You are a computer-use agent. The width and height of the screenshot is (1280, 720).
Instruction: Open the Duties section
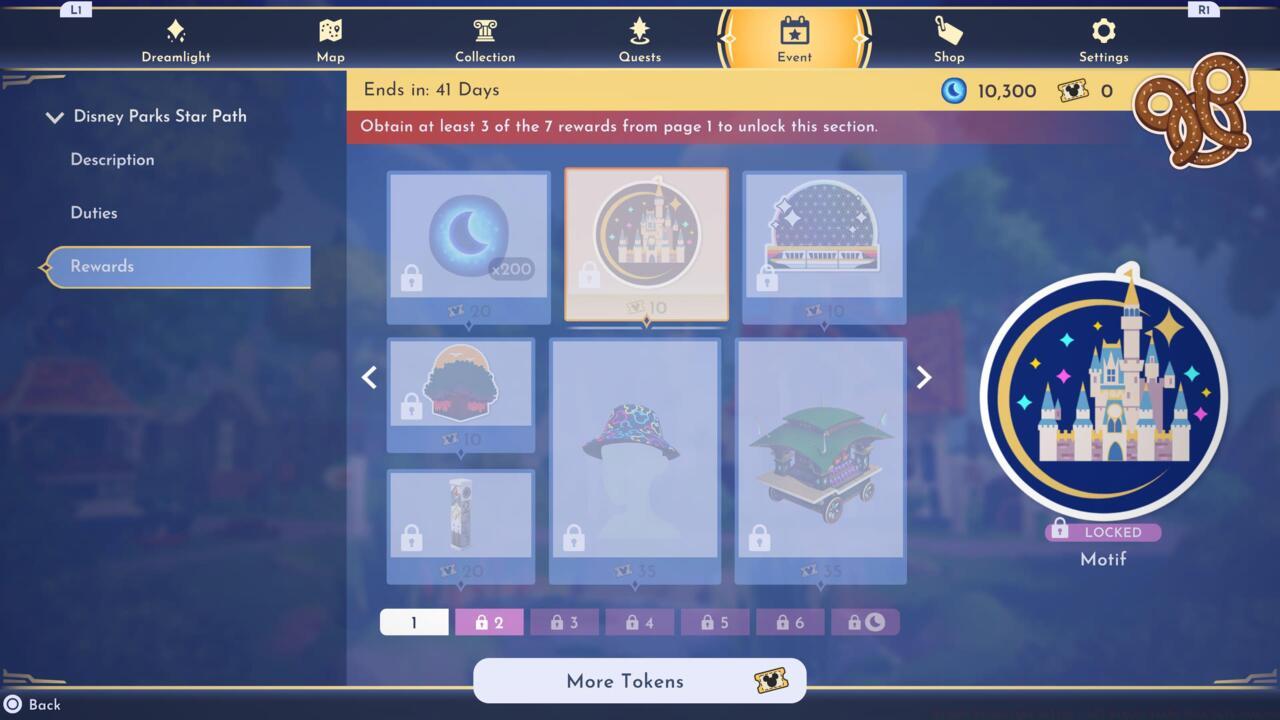tap(94, 212)
